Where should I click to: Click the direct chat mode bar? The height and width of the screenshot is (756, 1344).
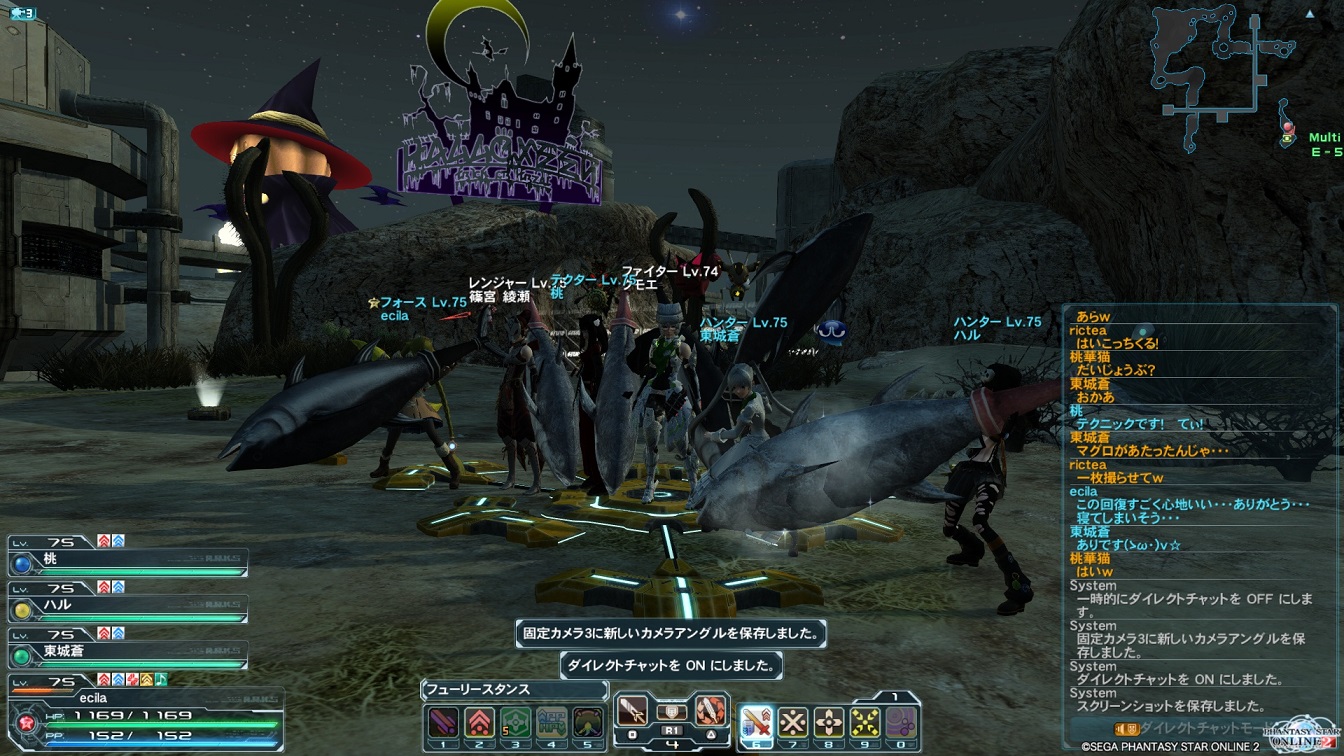click(x=1190, y=728)
